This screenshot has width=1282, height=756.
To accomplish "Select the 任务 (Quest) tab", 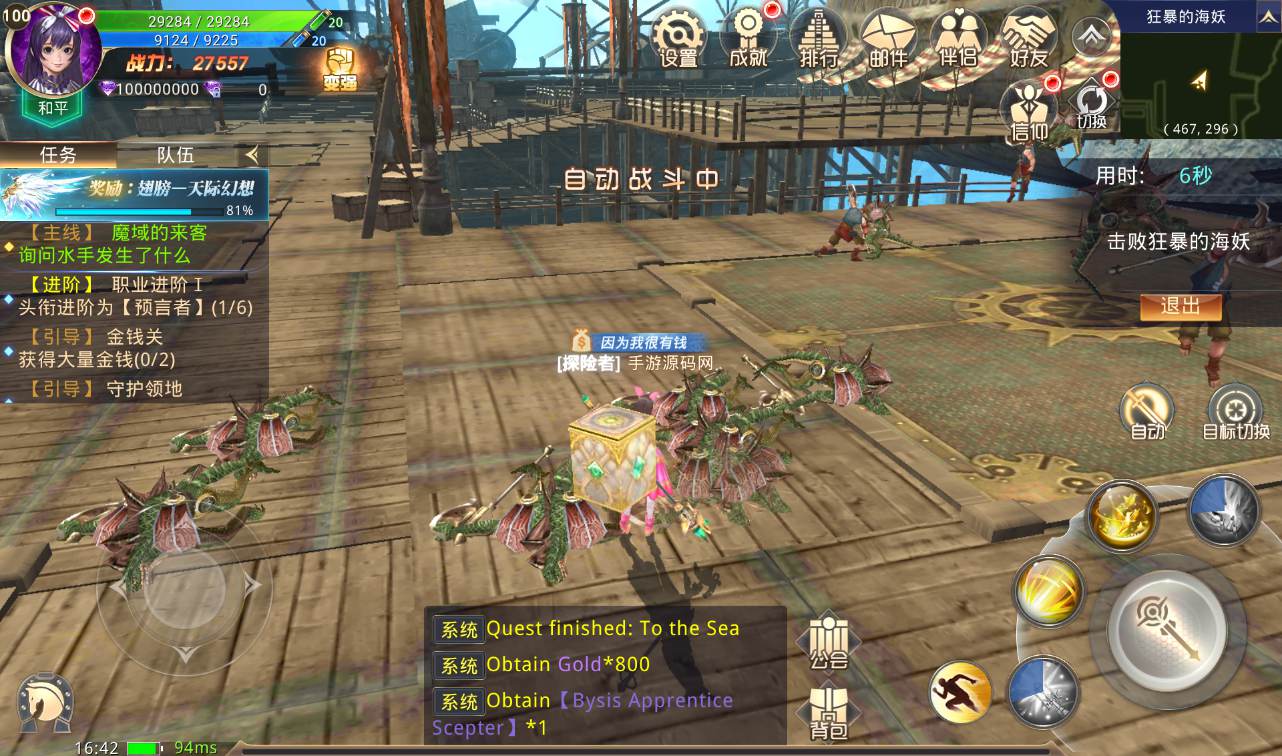I will [x=60, y=153].
